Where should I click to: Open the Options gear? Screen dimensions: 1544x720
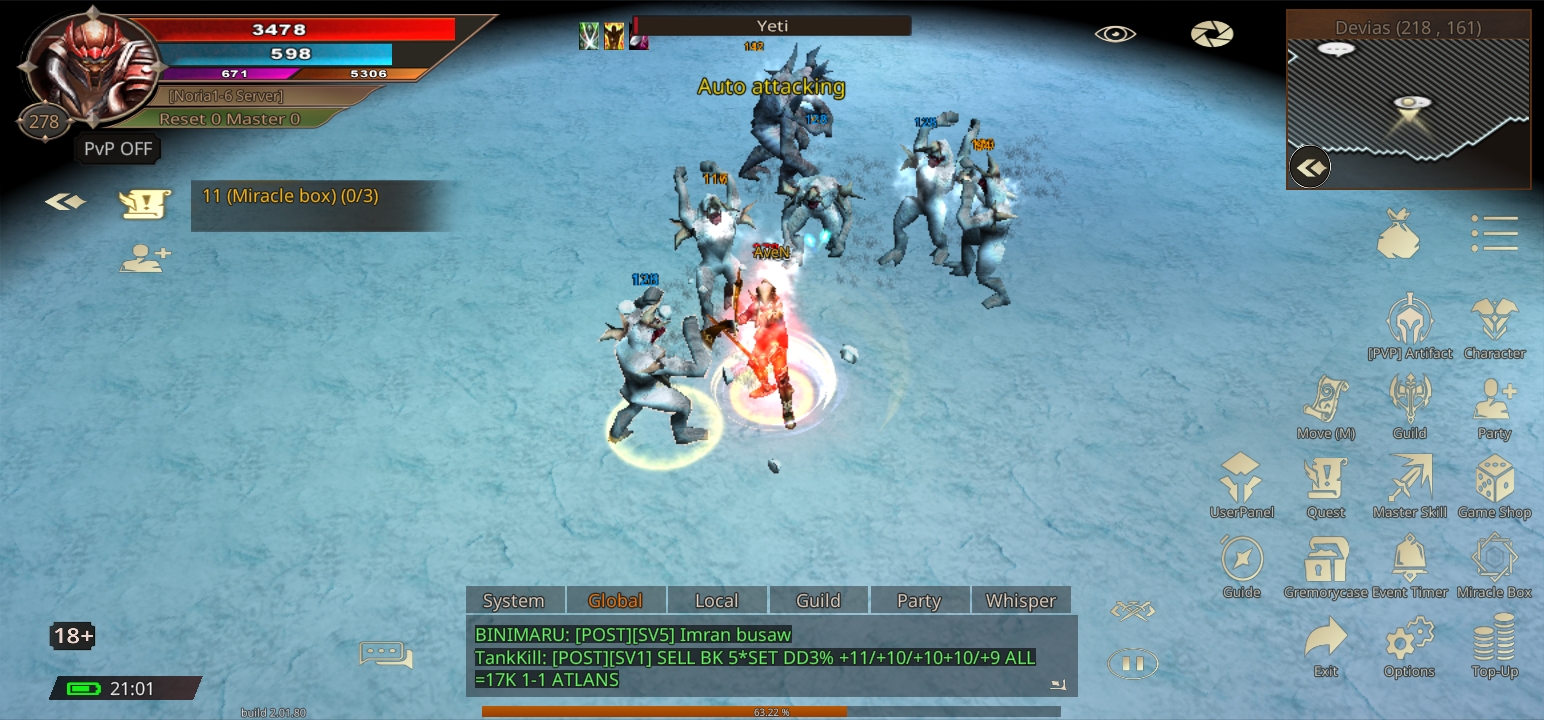(1410, 643)
